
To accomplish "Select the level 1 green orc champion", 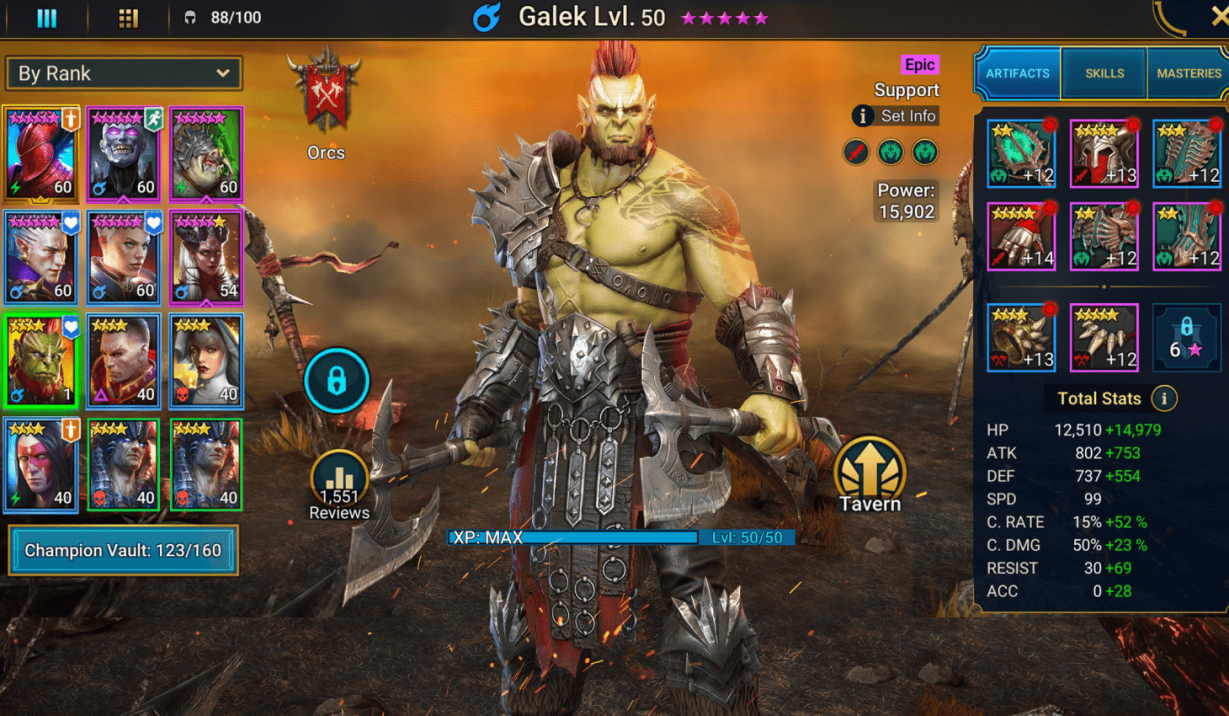I will (41, 361).
